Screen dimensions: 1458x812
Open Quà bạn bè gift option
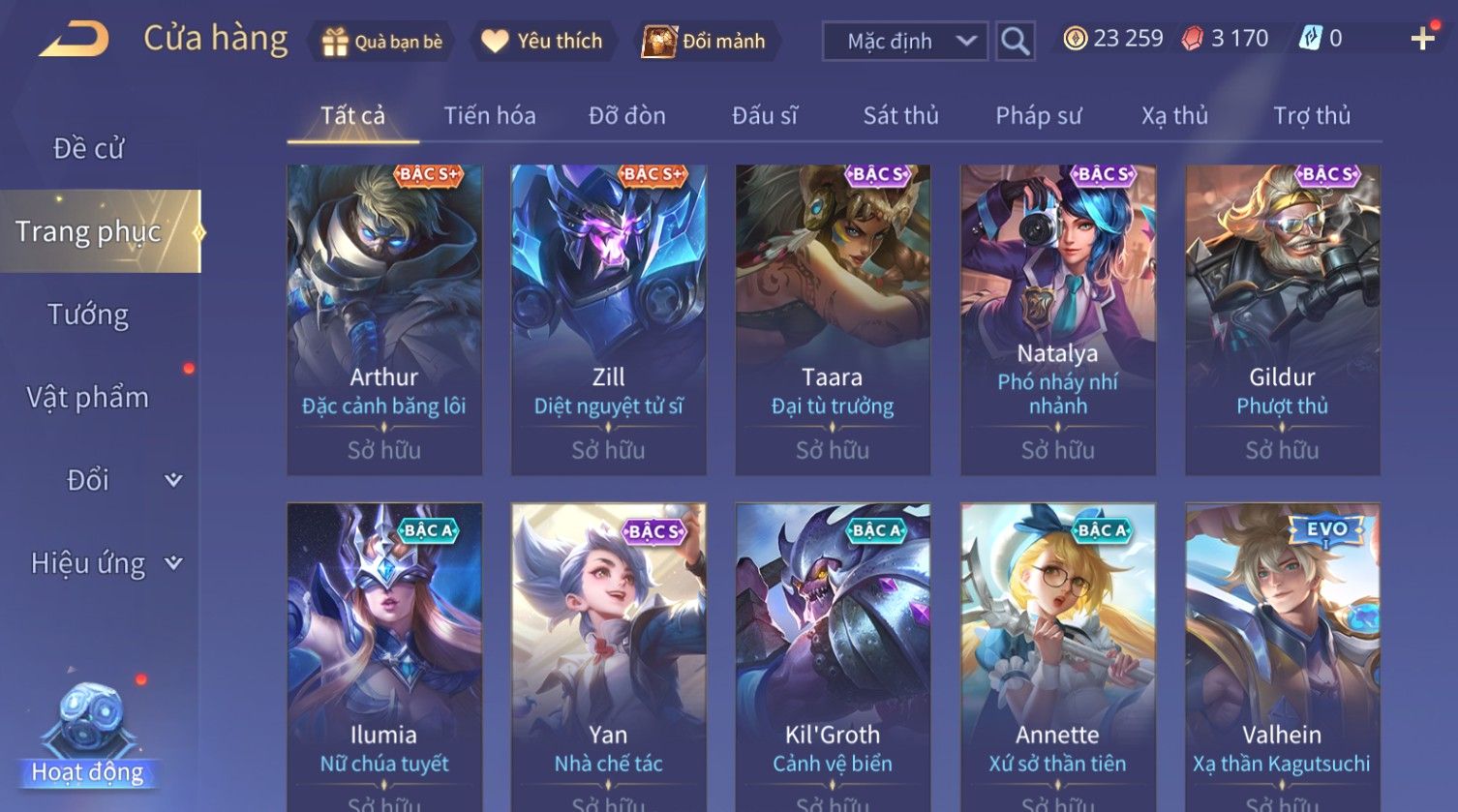[x=382, y=42]
